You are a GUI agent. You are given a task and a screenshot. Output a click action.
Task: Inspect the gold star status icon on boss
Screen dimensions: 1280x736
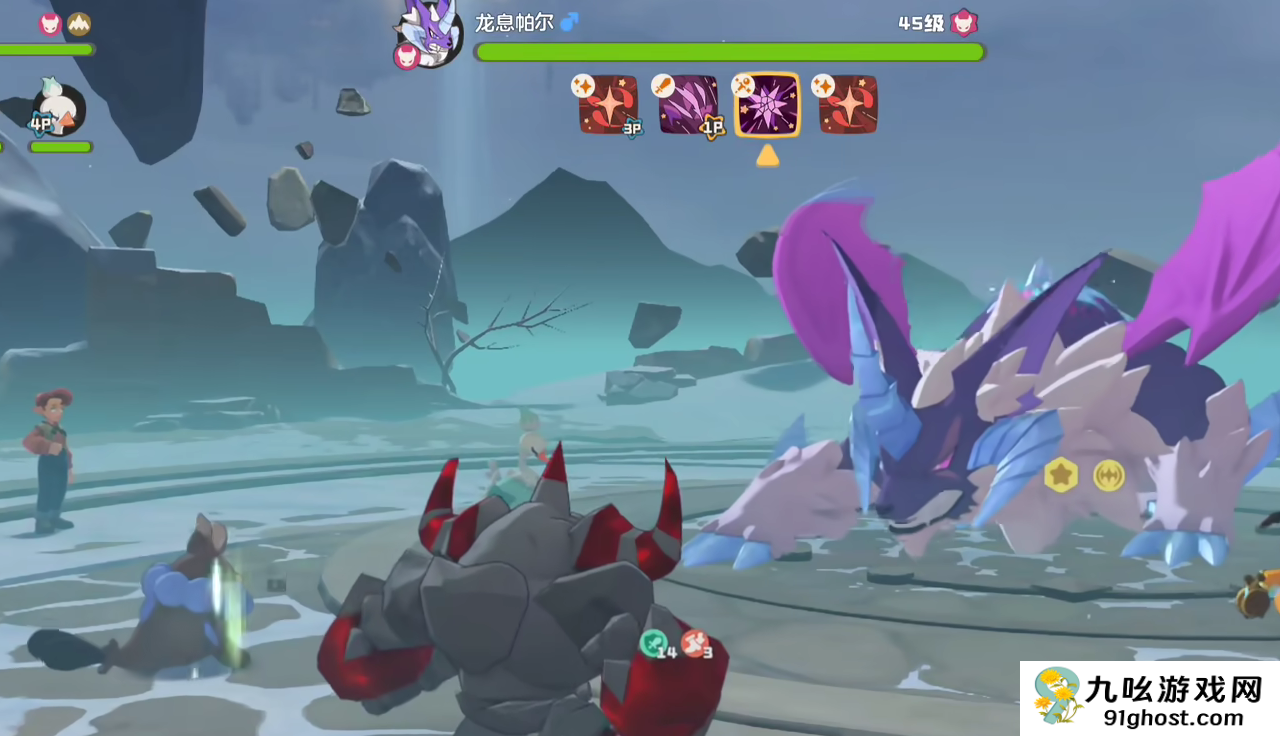tap(1061, 475)
